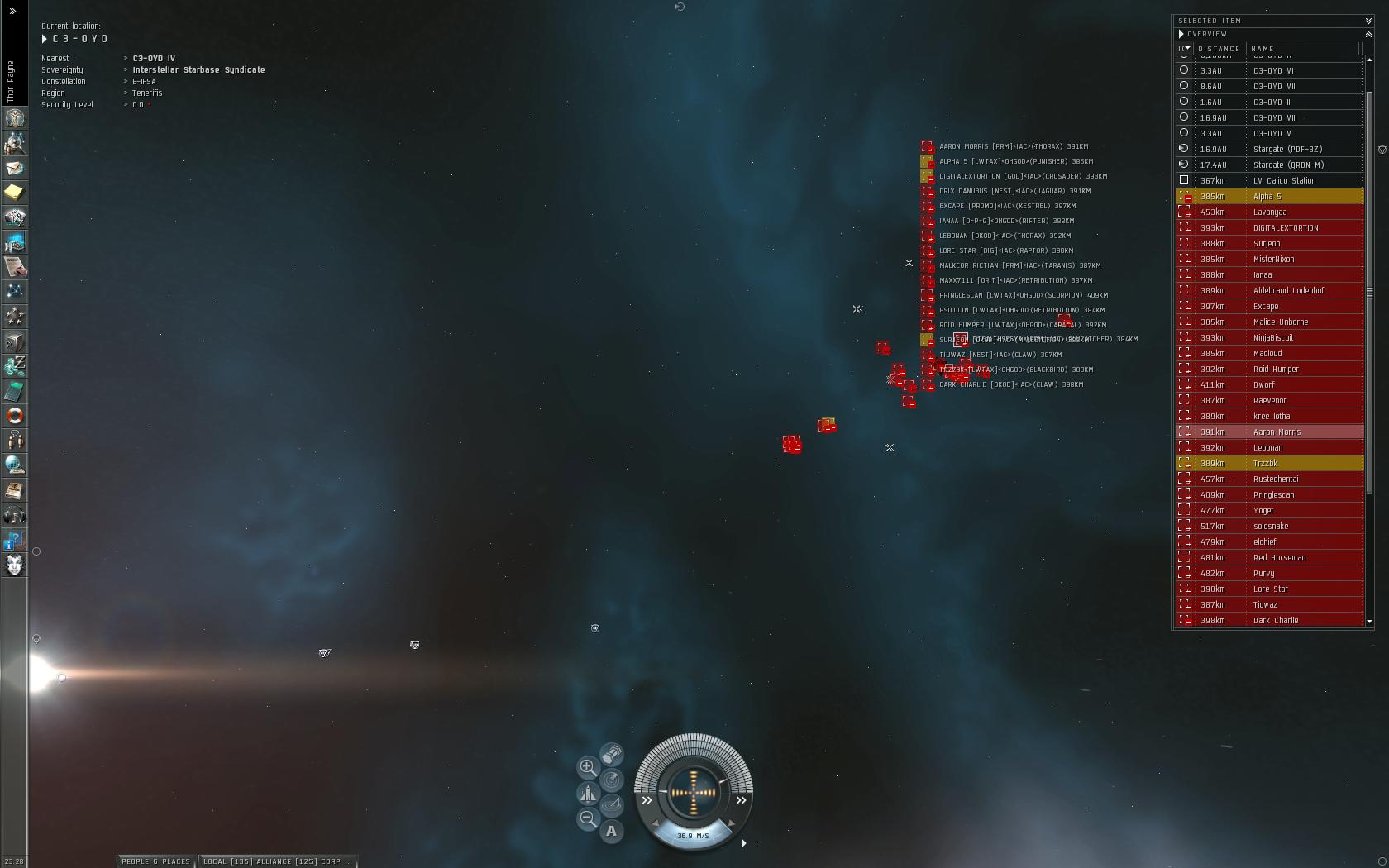Screen dimensions: 1389x868
Task: Select Alpha 5 row in overview
Action: [x=1267, y=197]
